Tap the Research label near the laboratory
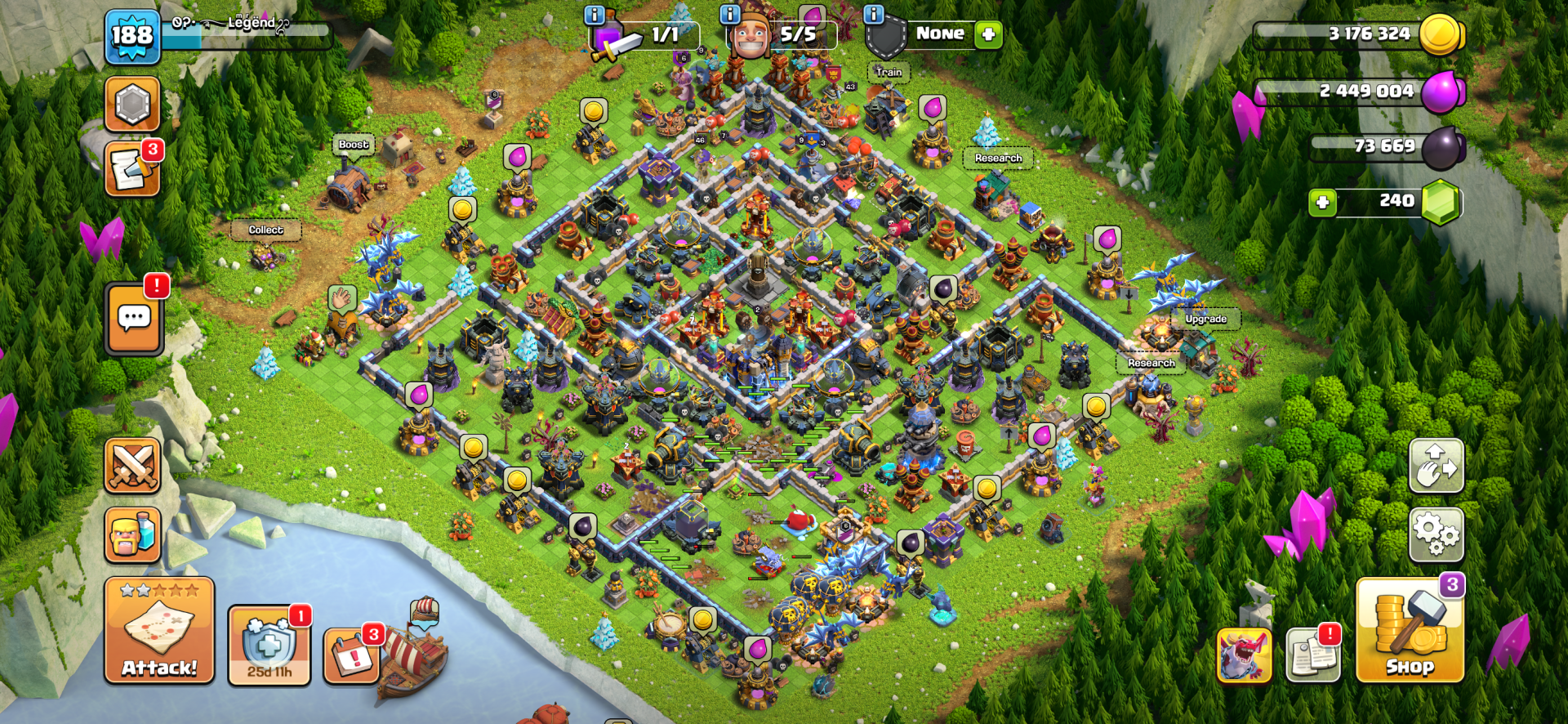Image resolution: width=1568 pixels, height=724 pixels. 1000,157
